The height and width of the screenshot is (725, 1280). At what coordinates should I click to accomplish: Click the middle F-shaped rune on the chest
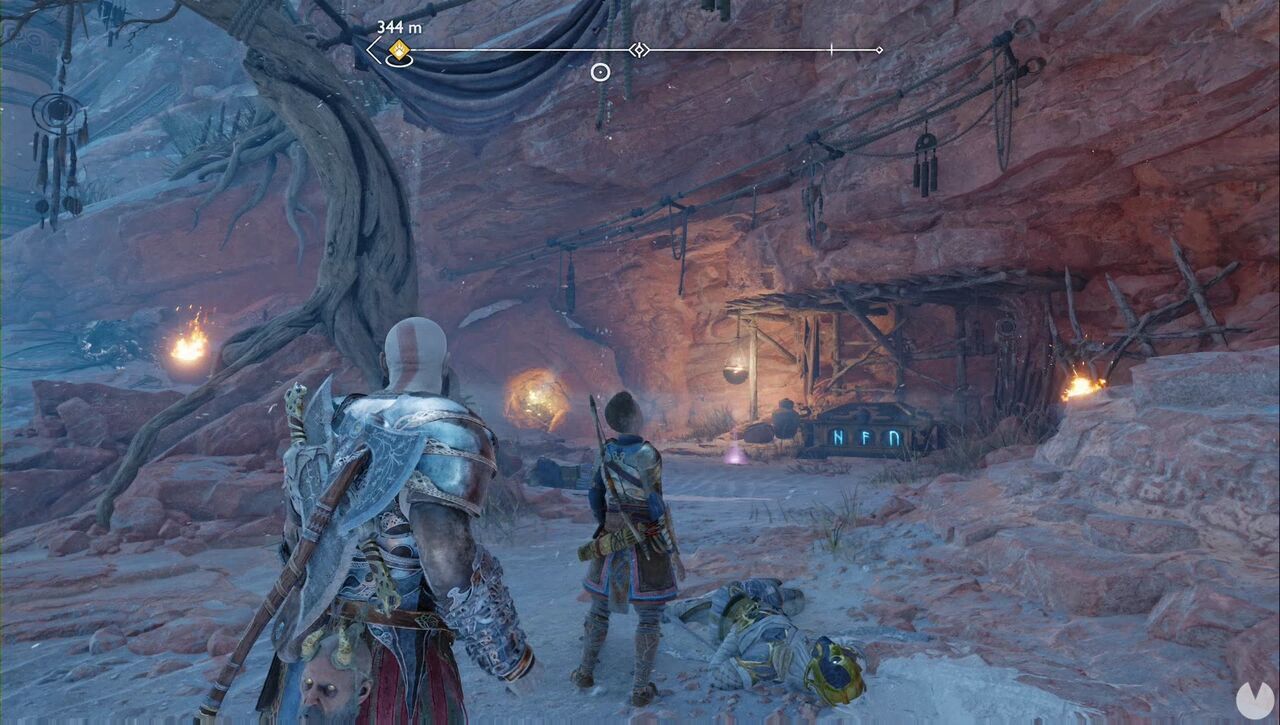pyautogui.click(x=864, y=437)
